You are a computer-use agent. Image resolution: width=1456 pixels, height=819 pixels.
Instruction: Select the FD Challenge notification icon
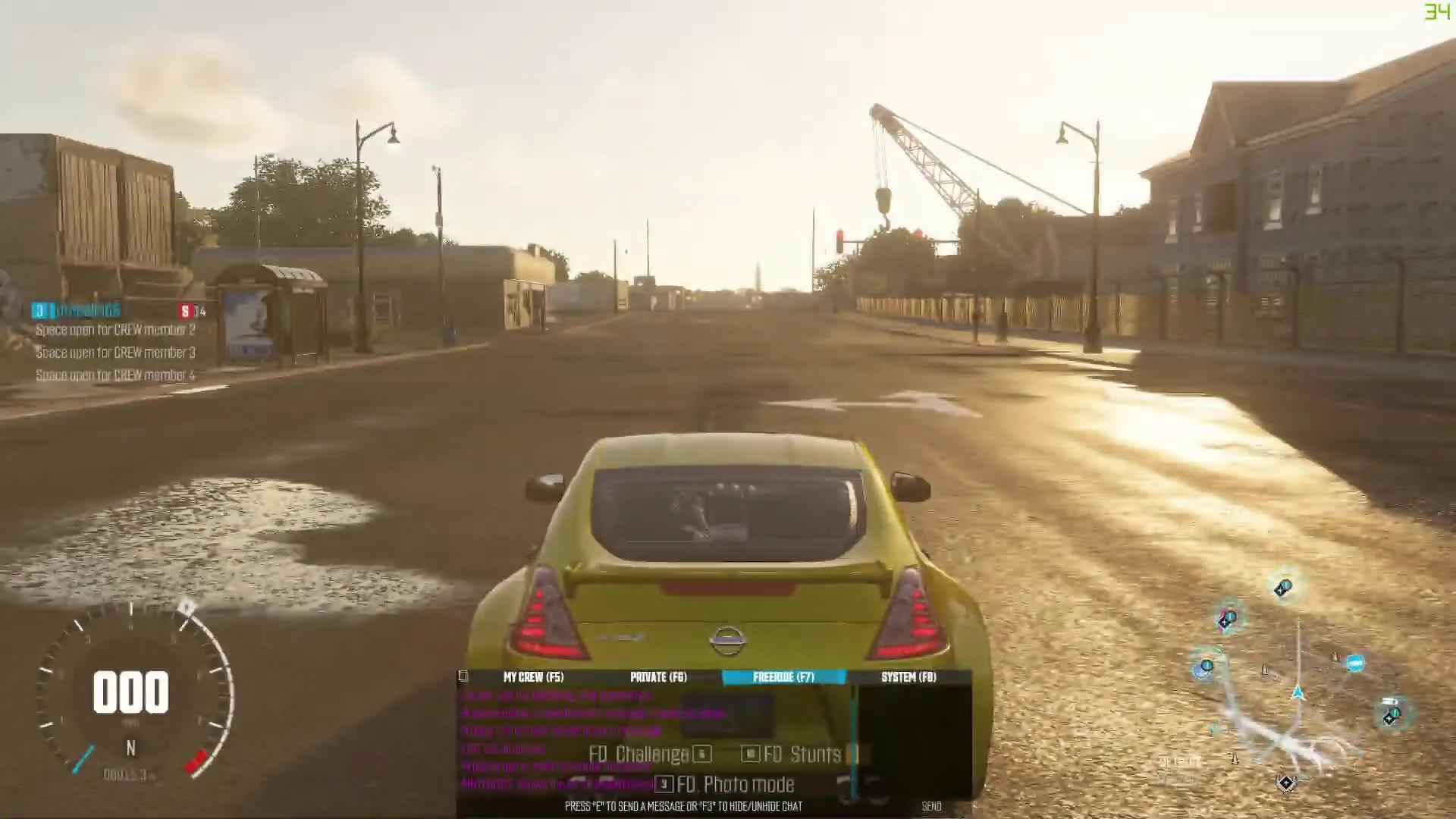pyautogui.click(x=701, y=753)
